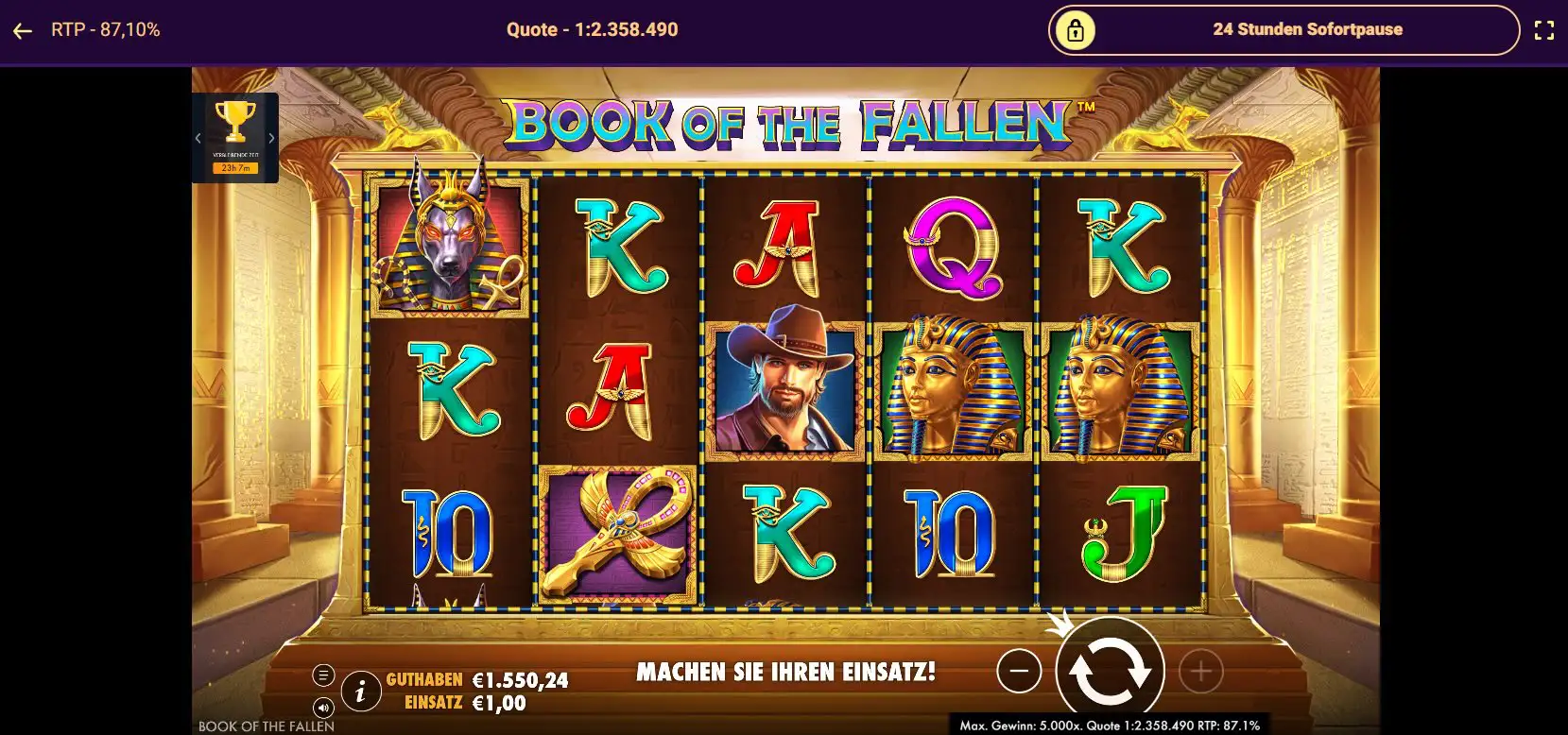Decrease the bet with the minus button
The image size is (1568, 735).
1019,672
